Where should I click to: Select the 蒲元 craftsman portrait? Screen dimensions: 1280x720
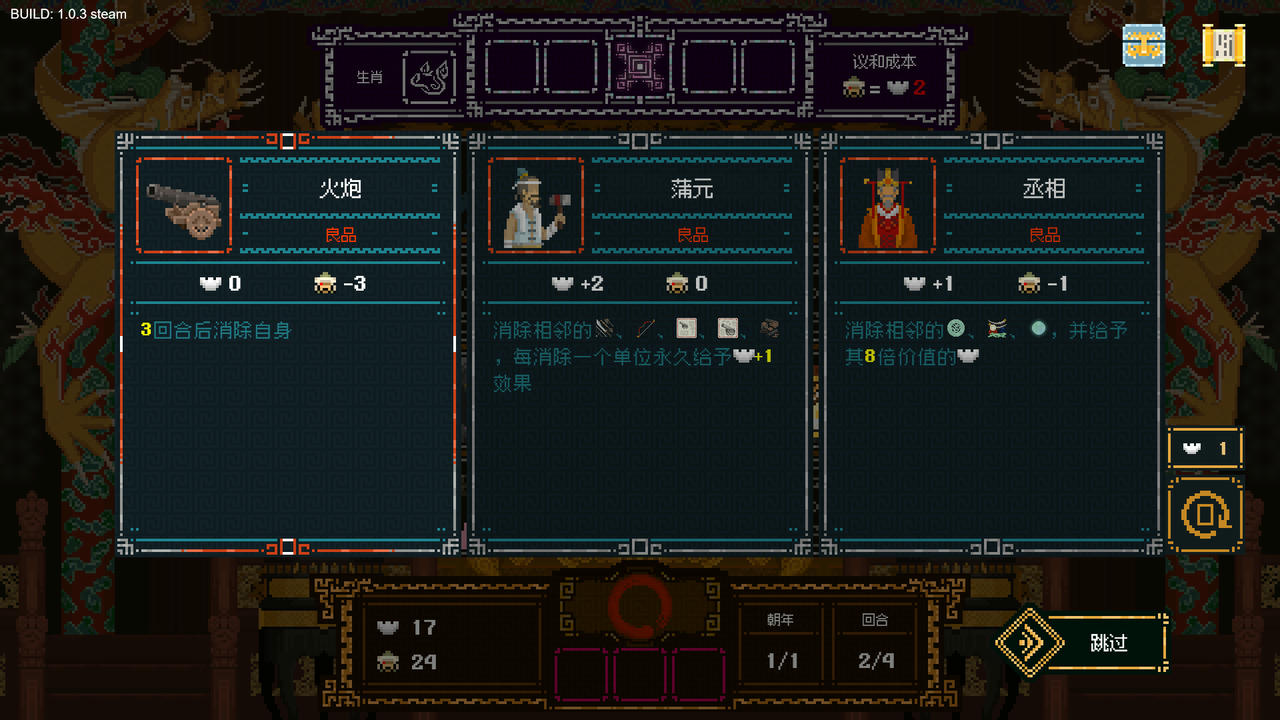coord(535,204)
